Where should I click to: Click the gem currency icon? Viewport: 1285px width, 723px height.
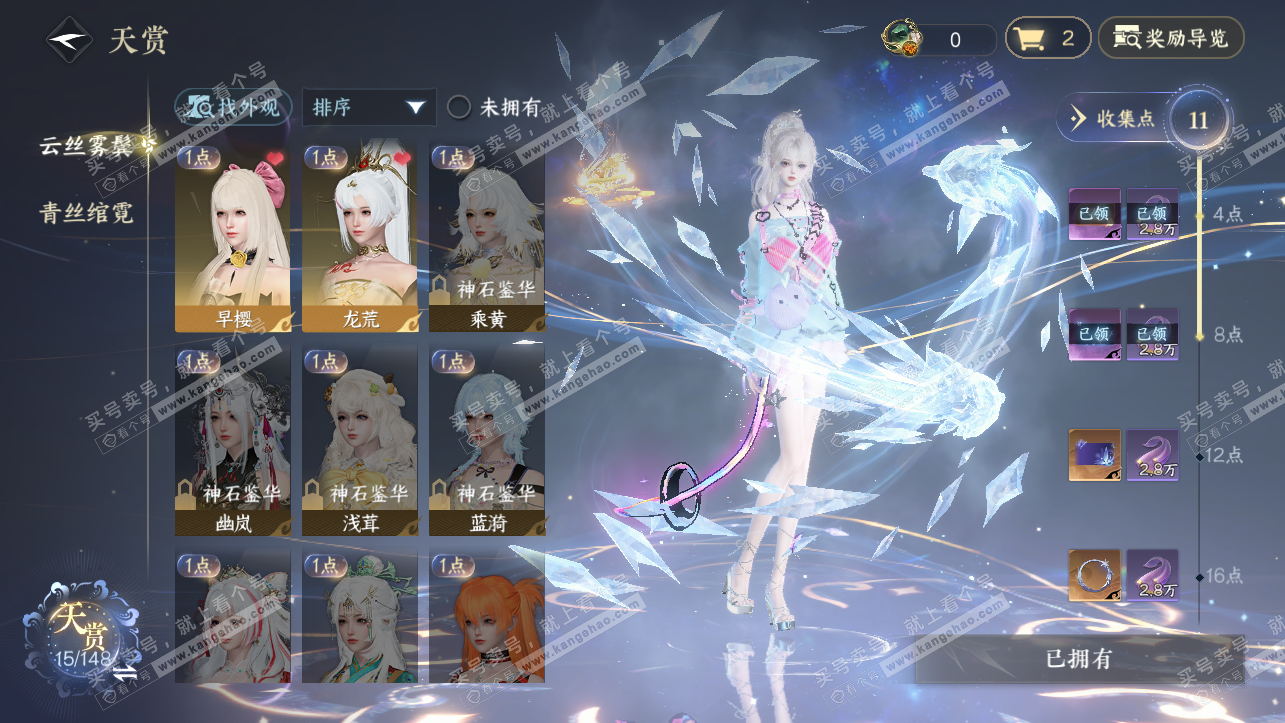[x=902, y=39]
